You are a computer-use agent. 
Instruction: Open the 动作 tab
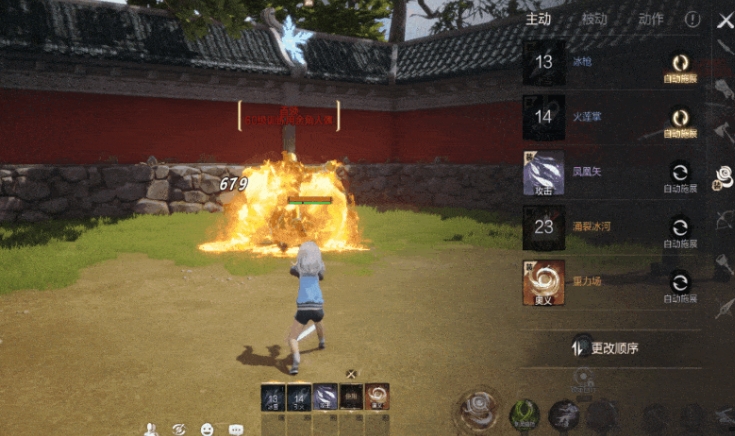pyautogui.click(x=650, y=19)
